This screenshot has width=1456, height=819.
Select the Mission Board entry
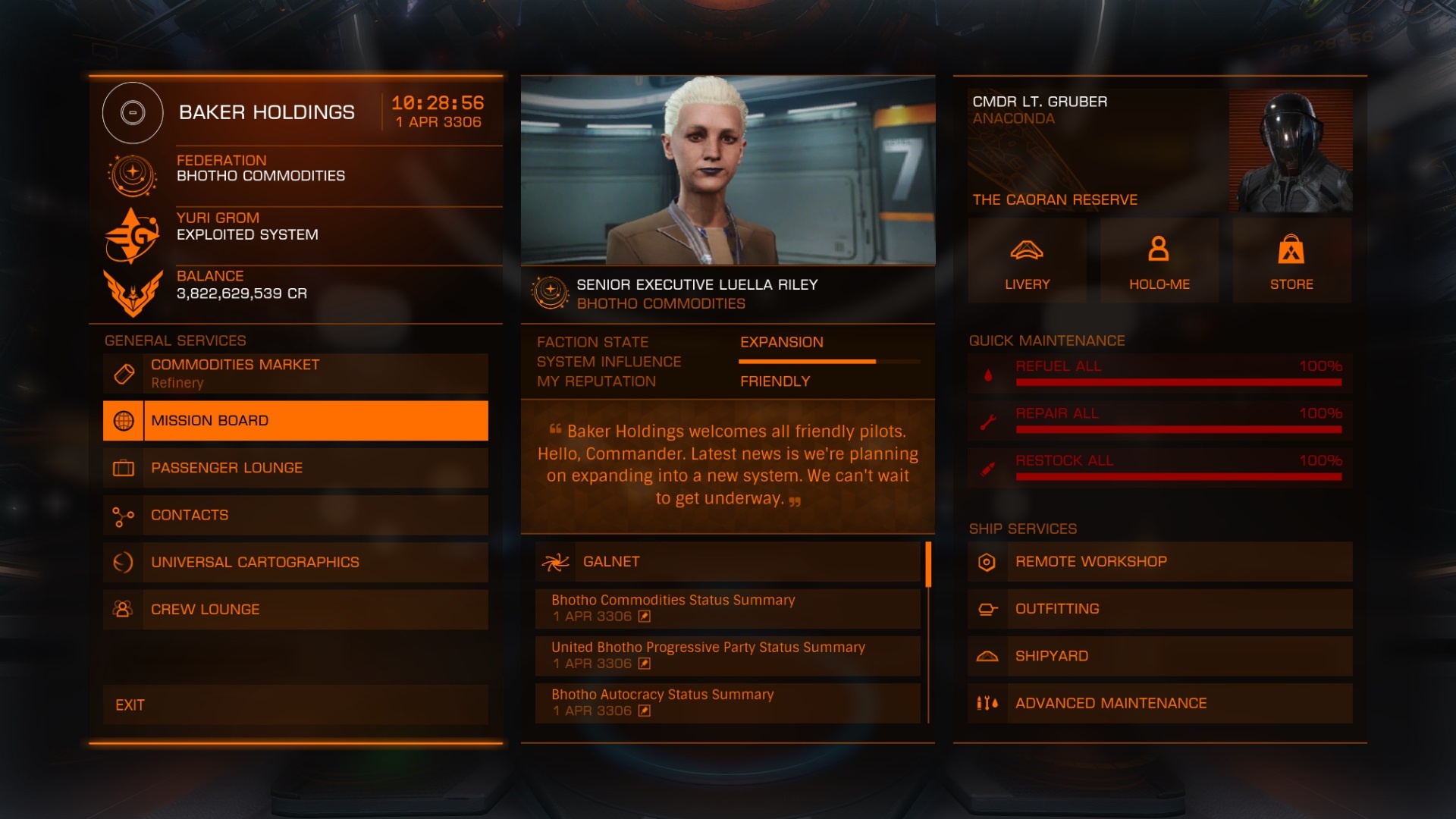(x=296, y=421)
